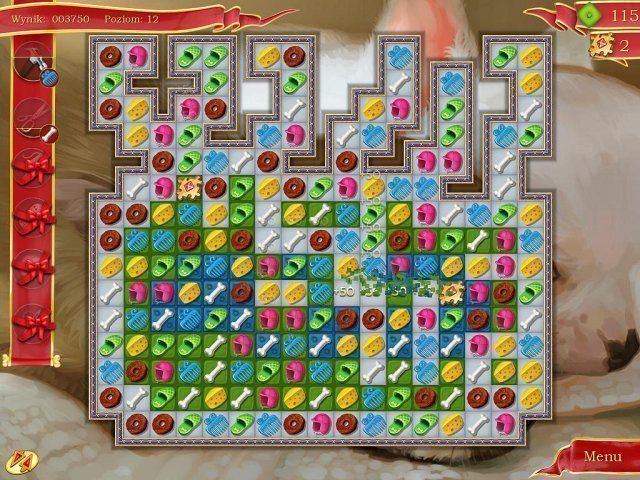Click the horn icon in the corner

(x=17, y=462)
